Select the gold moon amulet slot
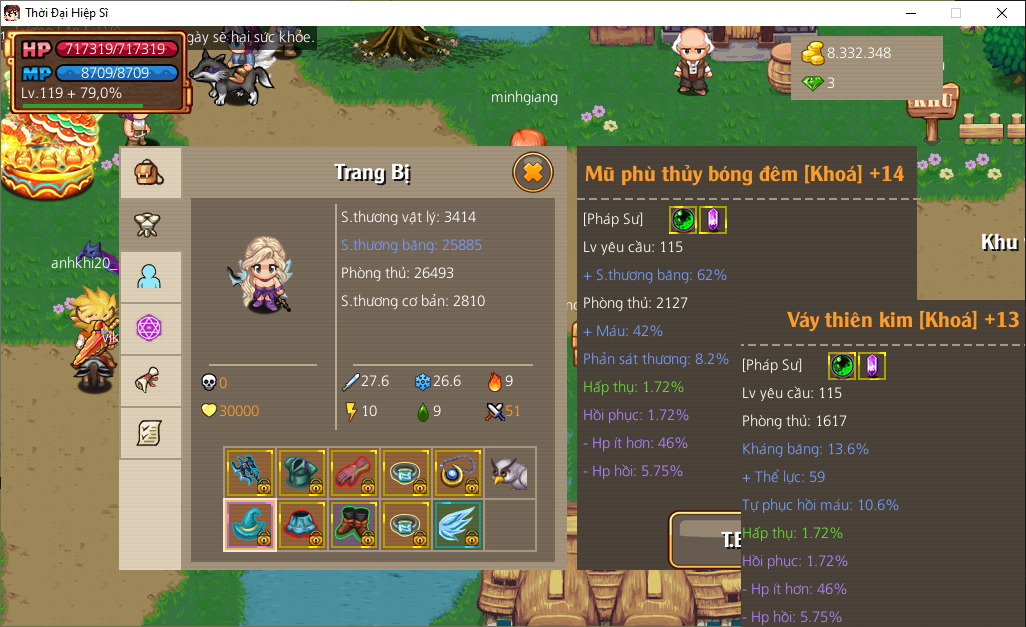1026x627 pixels. coord(458,473)
